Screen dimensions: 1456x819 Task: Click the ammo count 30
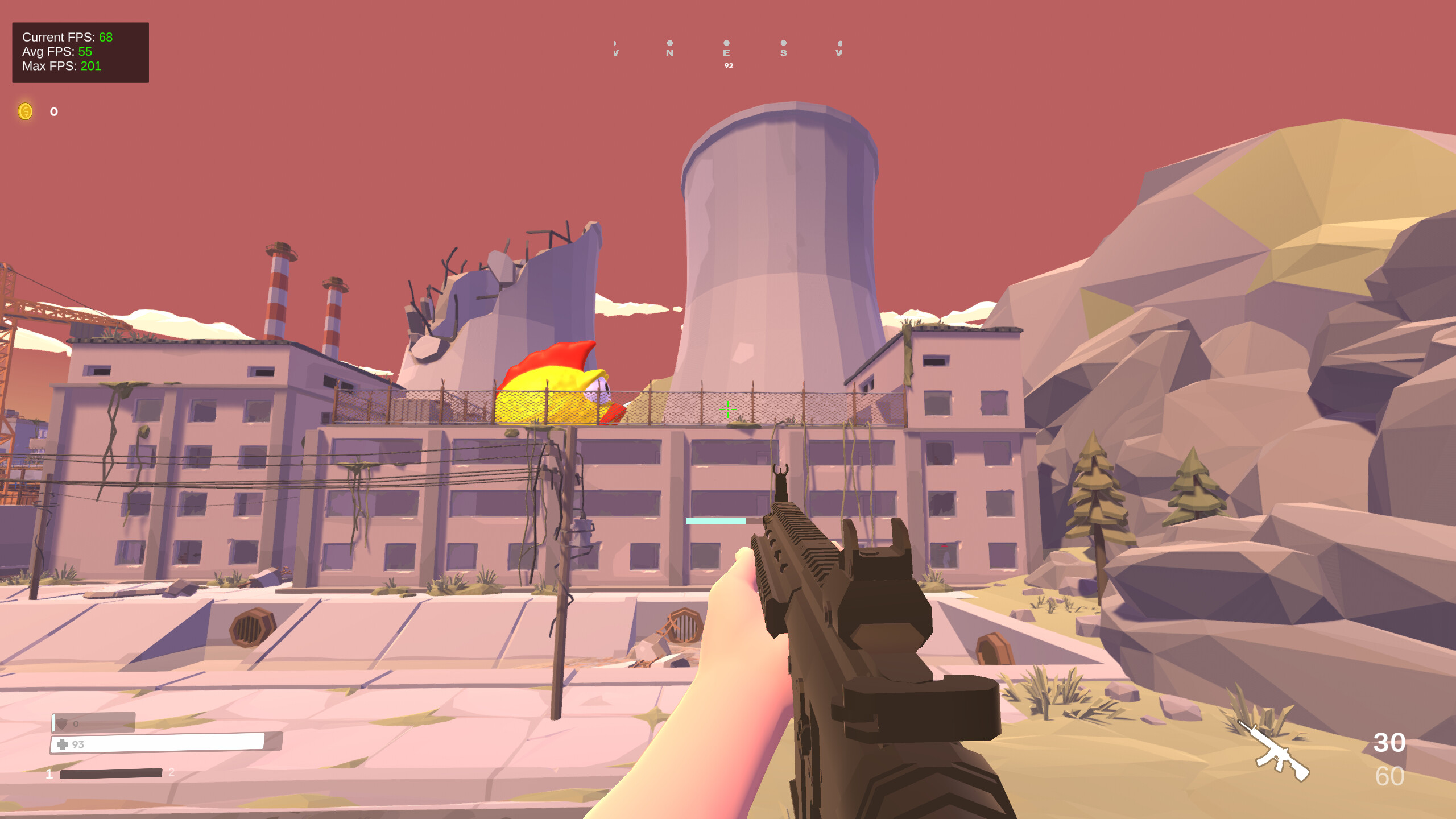[1389, 742]
